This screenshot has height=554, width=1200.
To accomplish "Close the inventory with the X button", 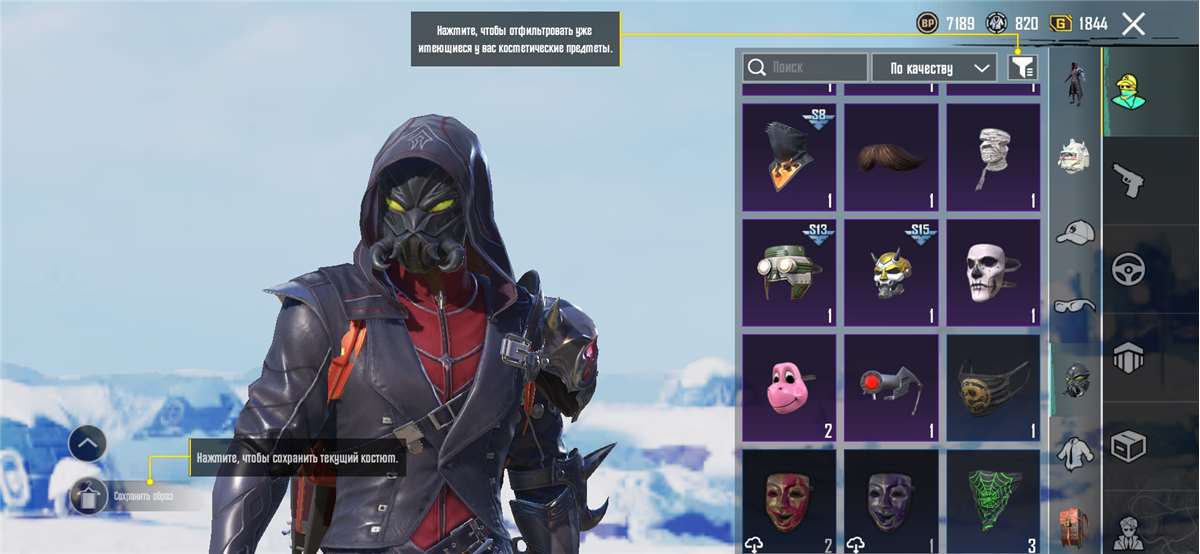I will [1133, 24].
